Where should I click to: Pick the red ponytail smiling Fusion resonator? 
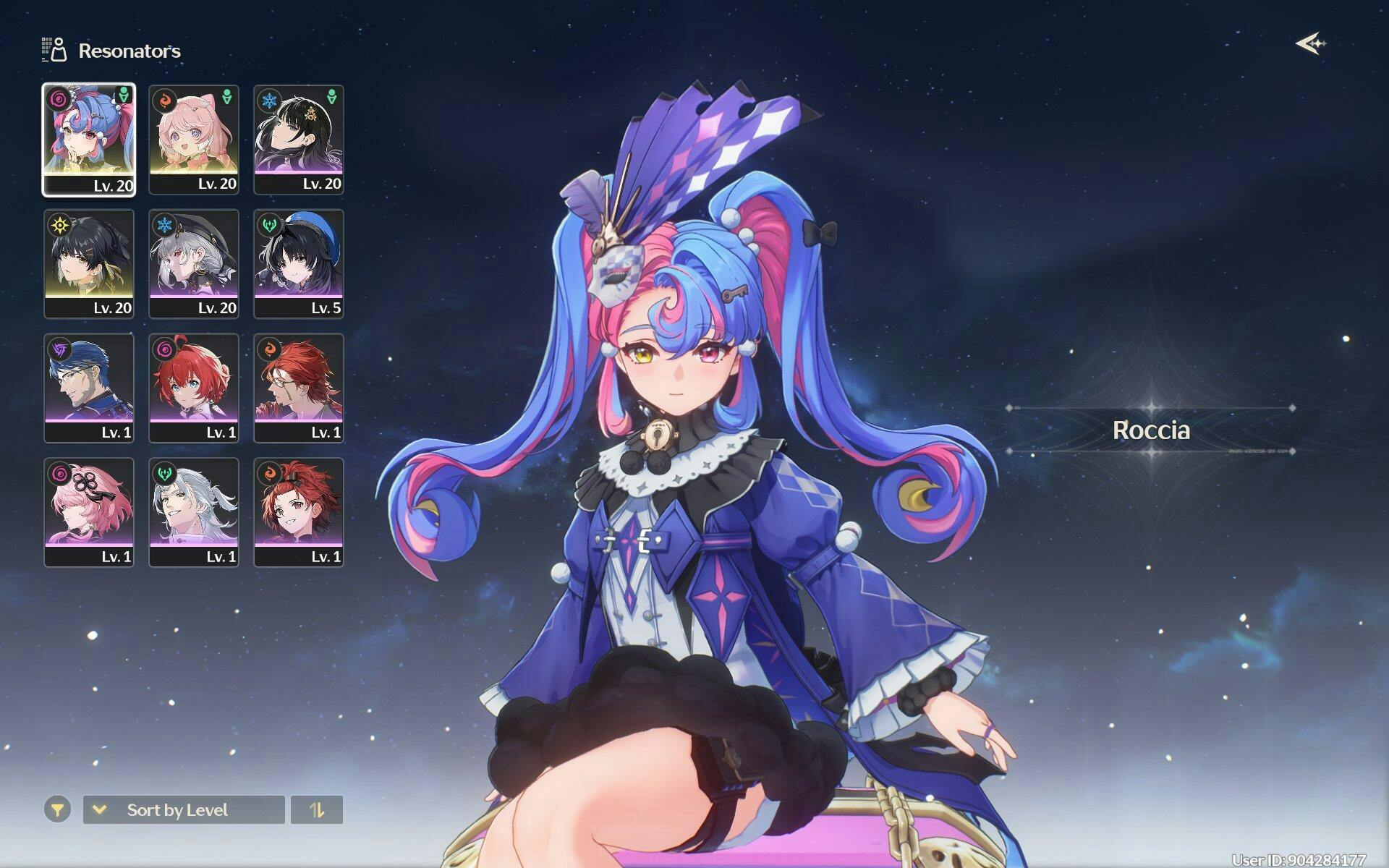pyautogui.click(x=299, y=512)
